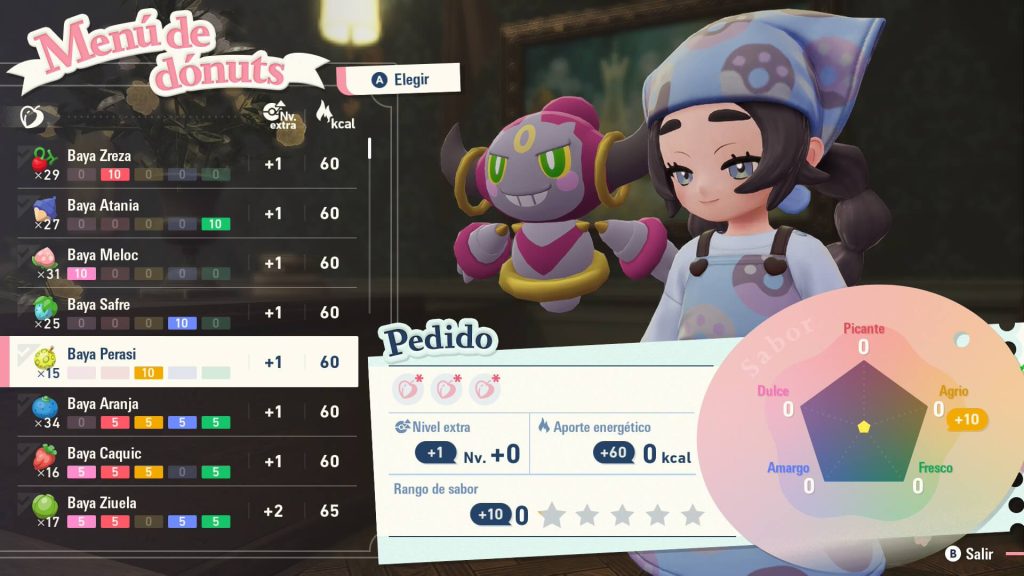Screen dimensions: 1024x576
Task: Click the highlighted Baya Perasi row
Action: click(x=187, y=362)
